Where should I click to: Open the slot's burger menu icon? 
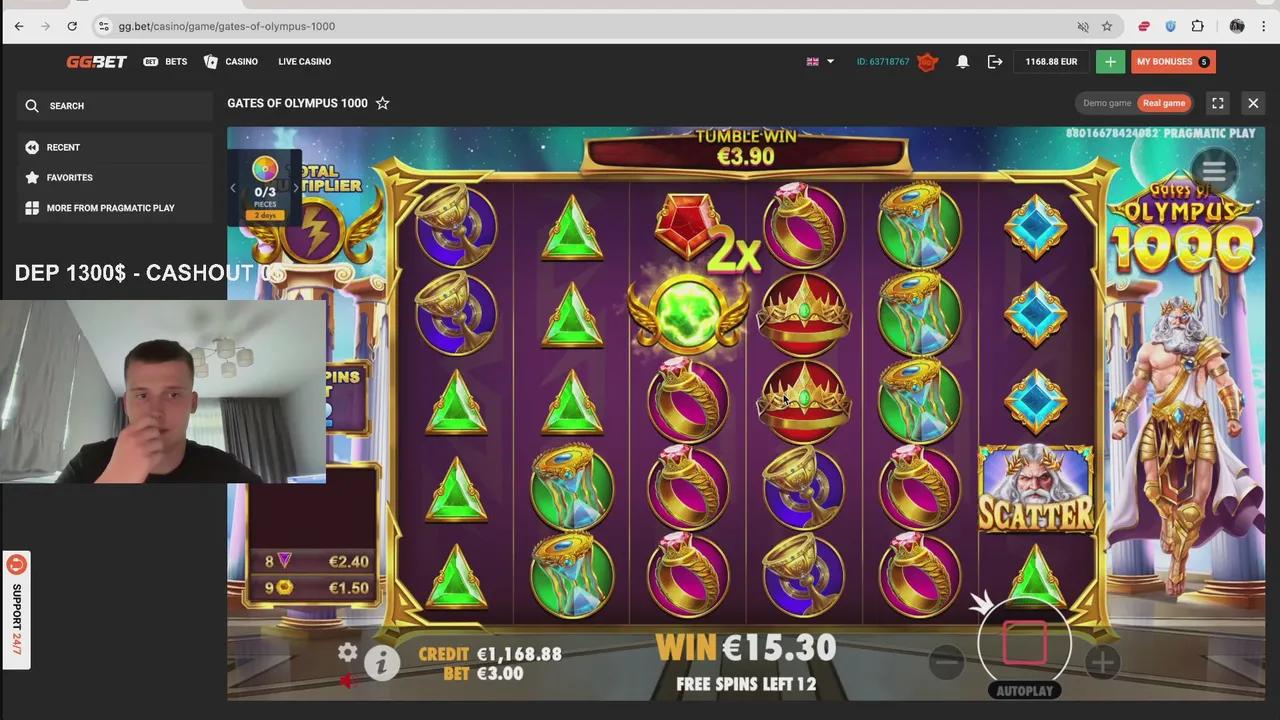[1213, 170]
